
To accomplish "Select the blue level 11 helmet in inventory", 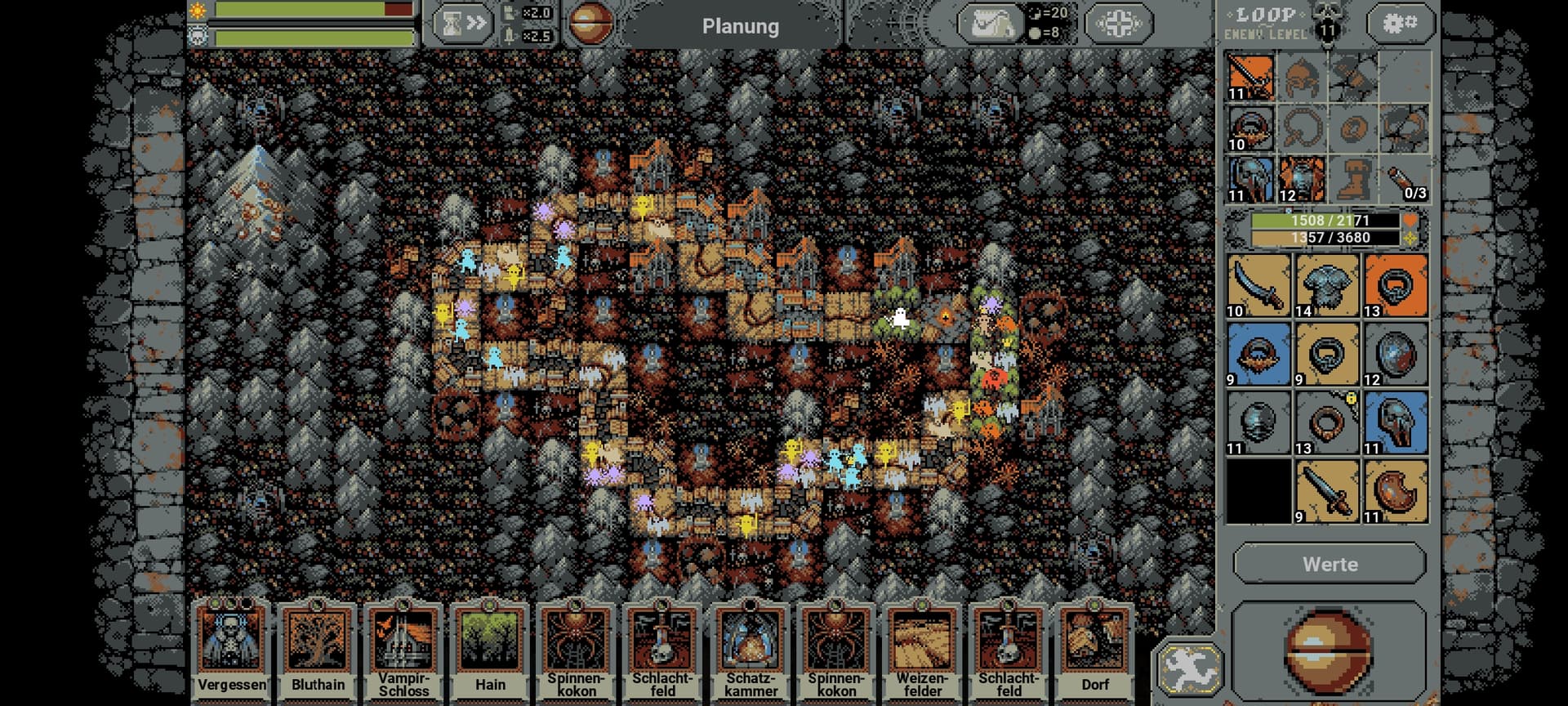I will [1396, 422].
